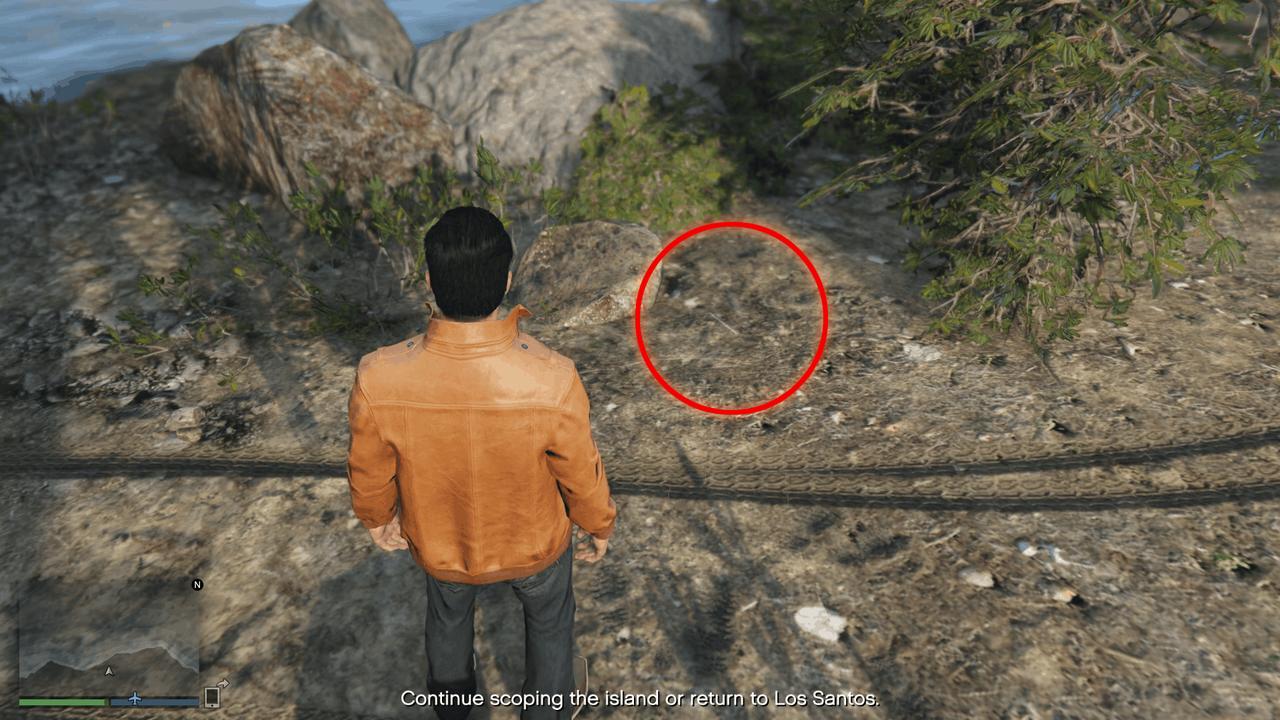Click the plane icon on the stamina bar
Image resolution: width=1280 pixels, height=720 pixels.
[x=136, y=700]
